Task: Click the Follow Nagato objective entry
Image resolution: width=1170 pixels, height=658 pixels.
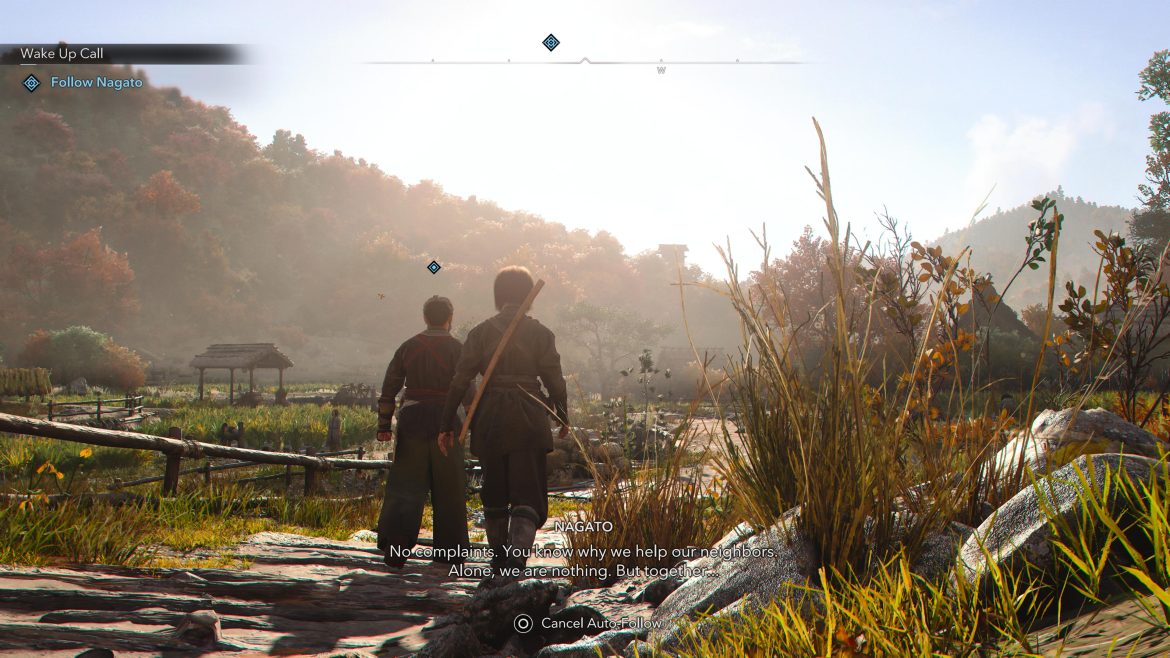Action: point(96,83)
